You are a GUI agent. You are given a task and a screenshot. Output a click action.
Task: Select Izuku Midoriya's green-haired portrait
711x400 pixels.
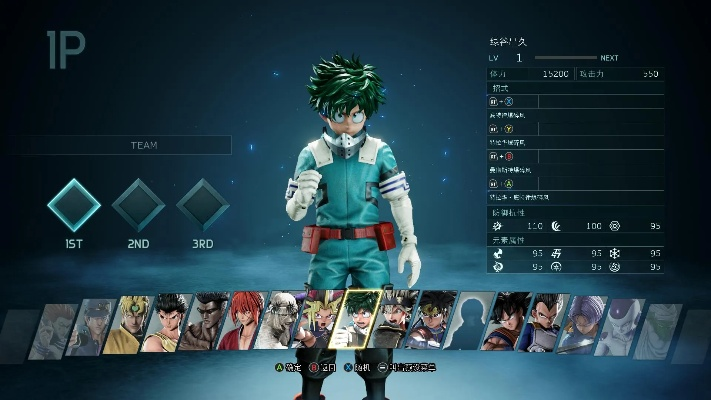(x=358, y=322)
